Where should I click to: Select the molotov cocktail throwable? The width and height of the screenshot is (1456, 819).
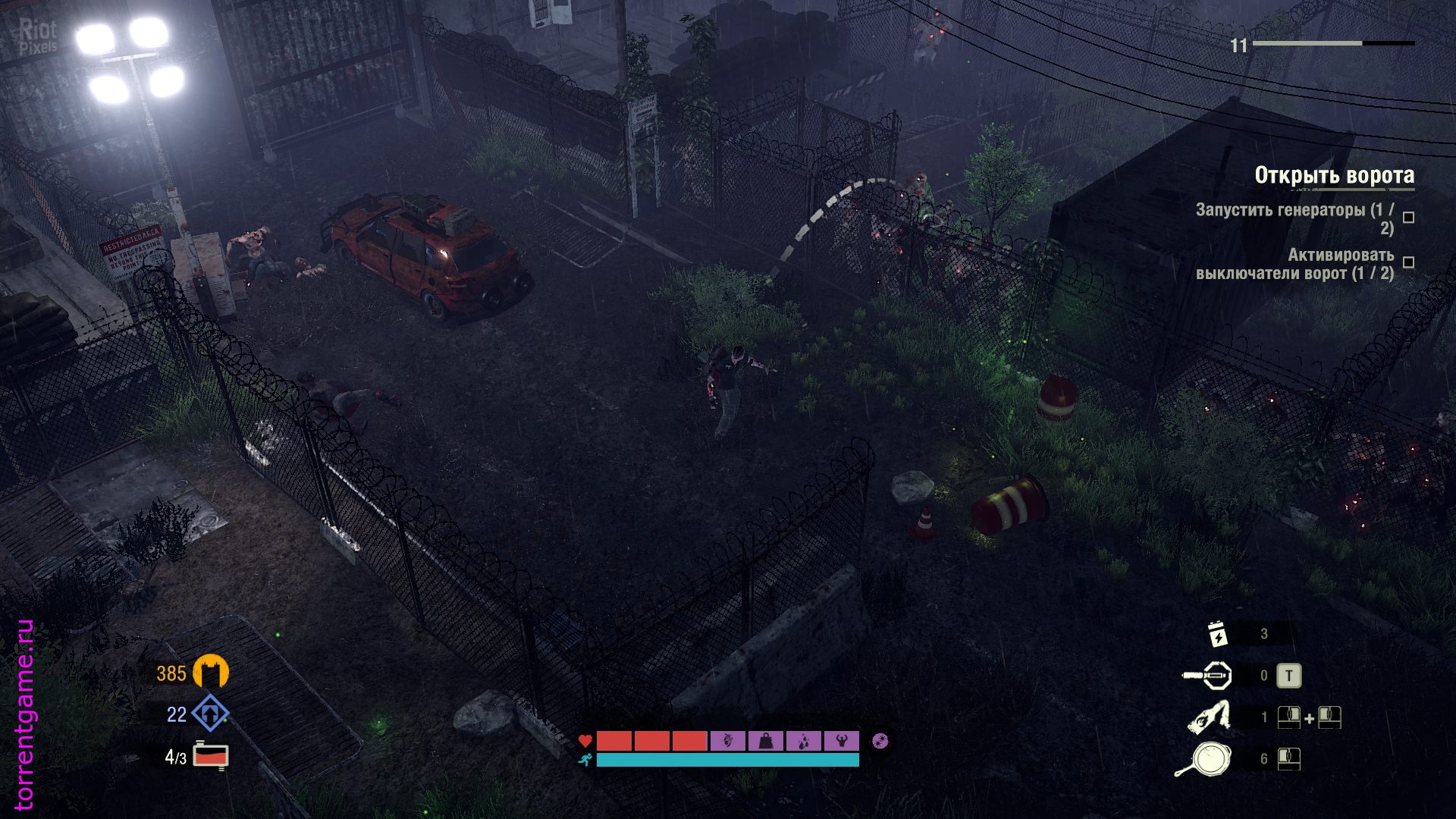(x=1210, y=717)
